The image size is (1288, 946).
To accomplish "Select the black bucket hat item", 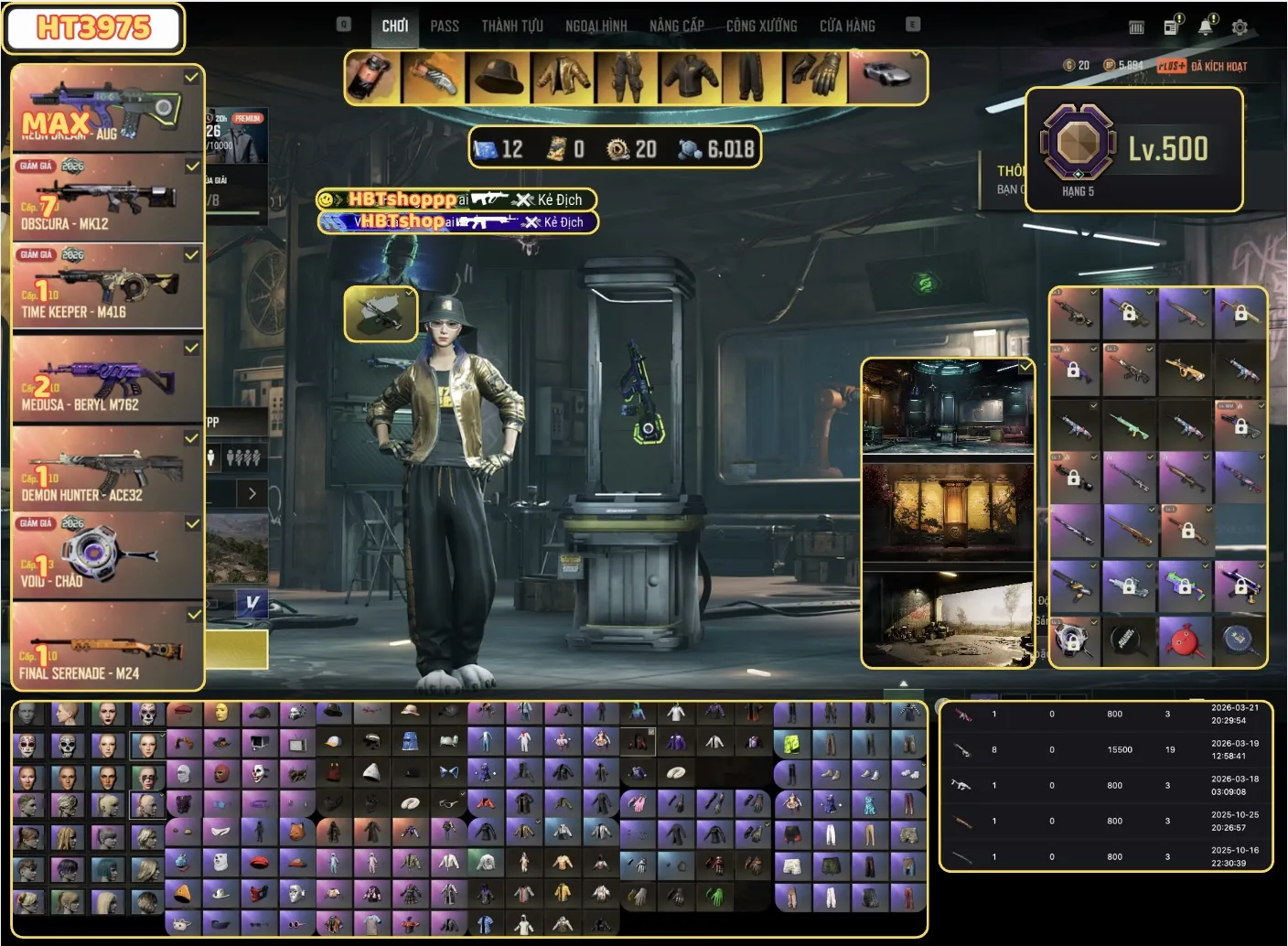I will 499,78.
